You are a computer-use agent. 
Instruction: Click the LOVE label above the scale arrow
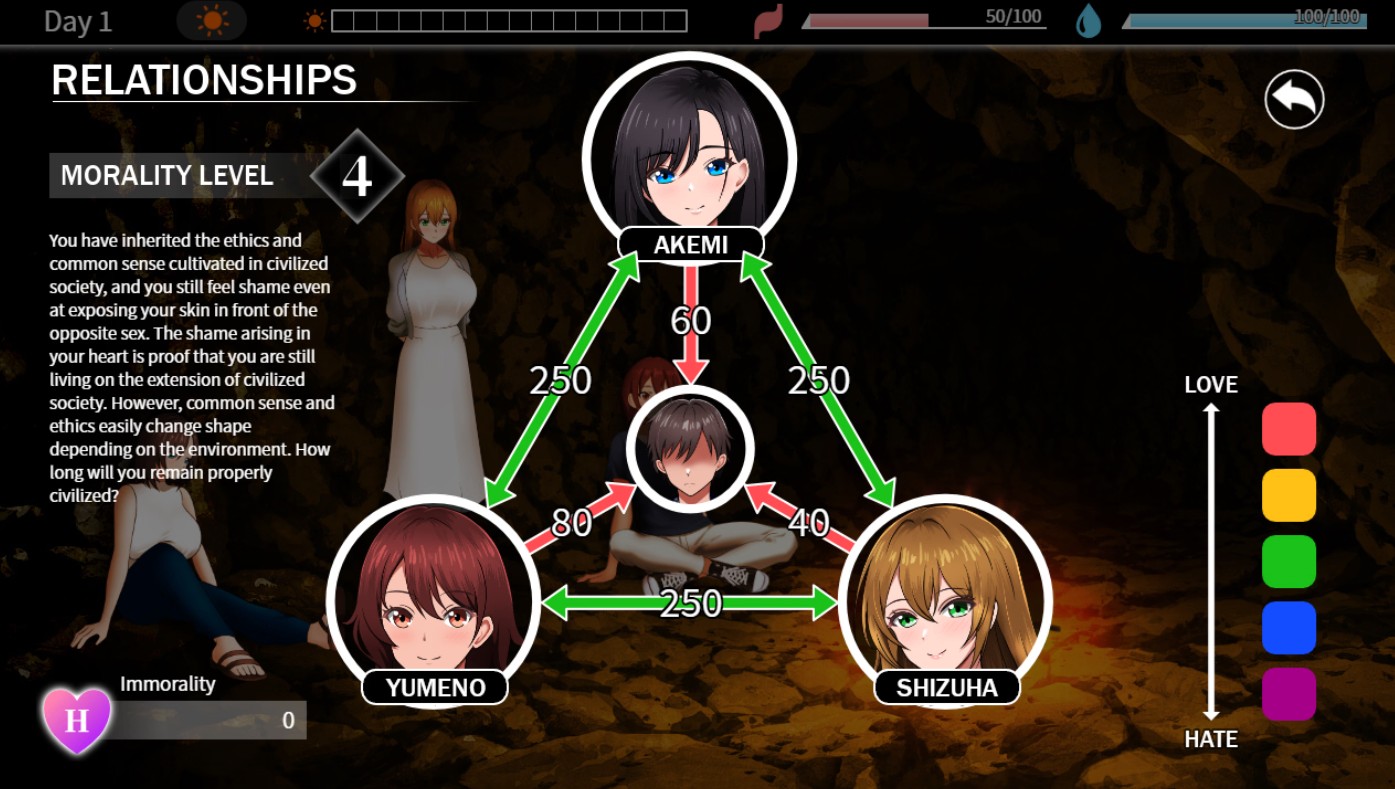(x=1210, y=384)
